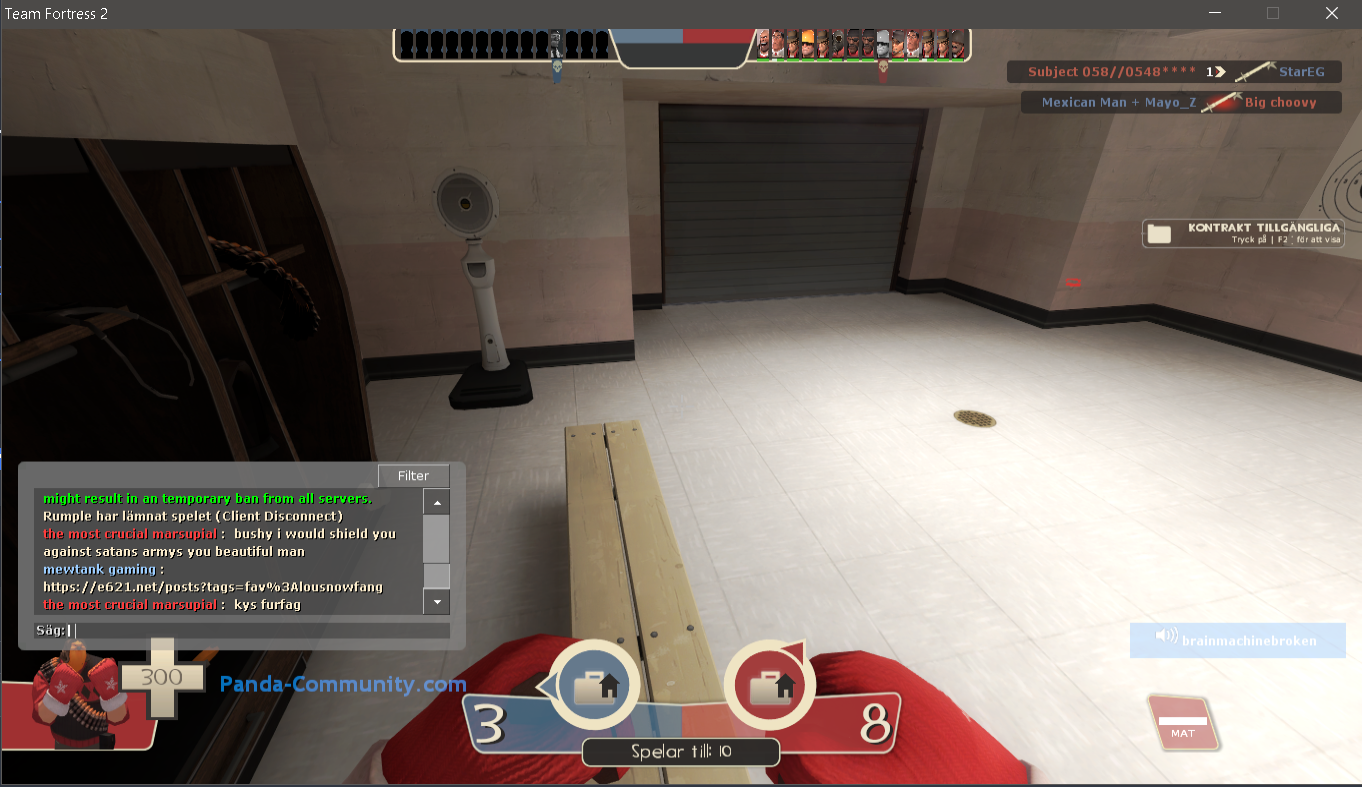Close the Team Fortress 2 window
The height and width of the screenshot is (787, 1362).
tap(1331, 13)
